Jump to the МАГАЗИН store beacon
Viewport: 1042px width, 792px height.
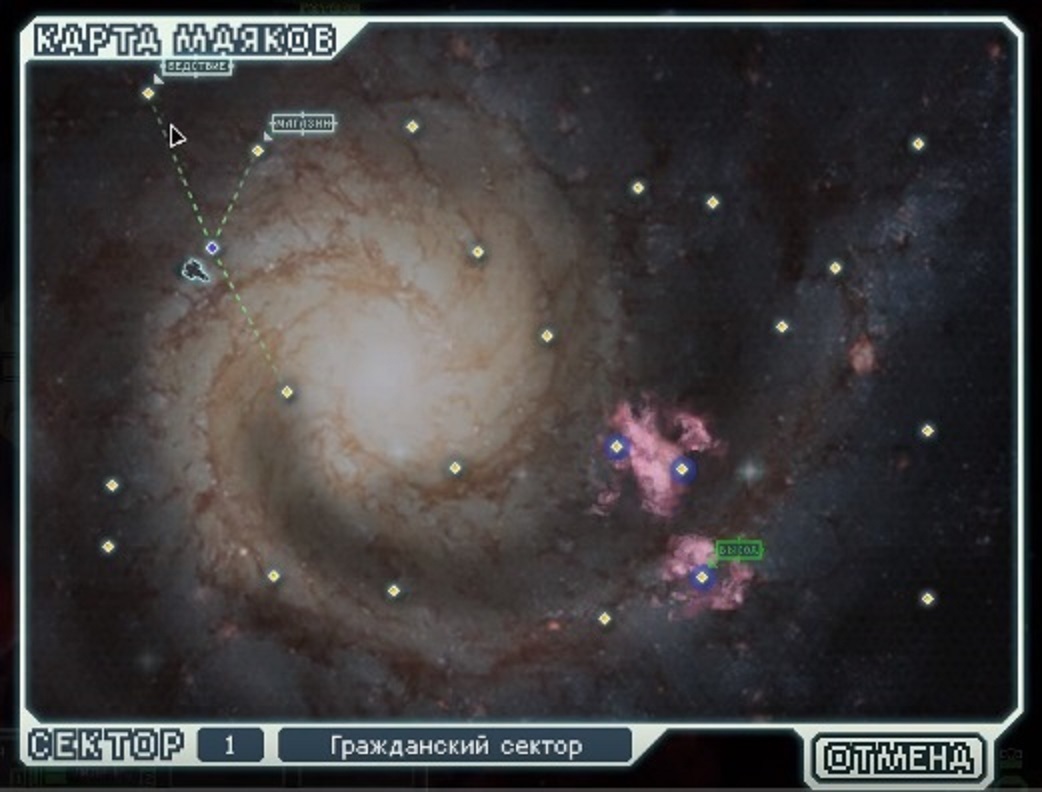pyautogui.click(x=258, y=151)
